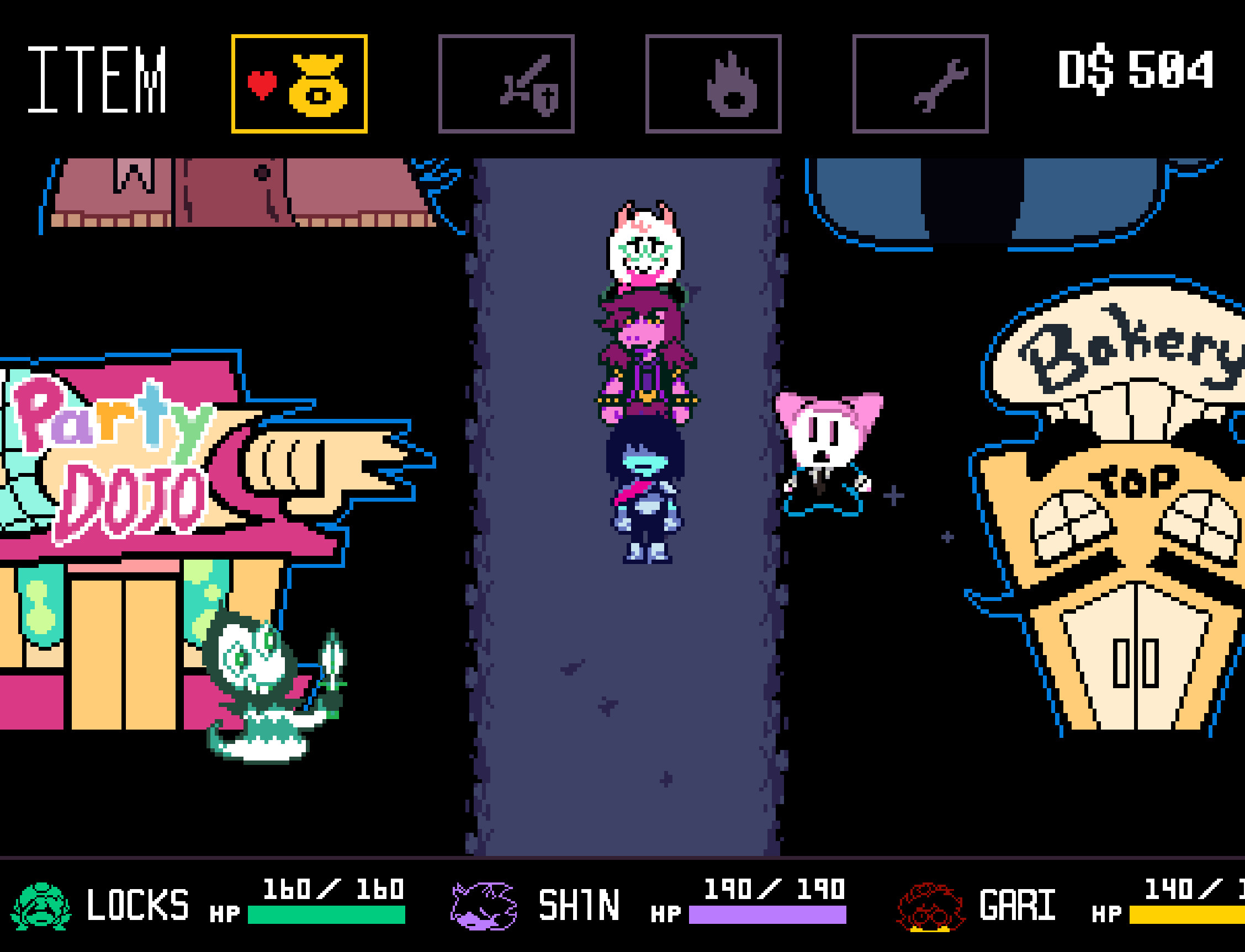Viewport: 1245px width, 952px height.
Task: Toggle the grayed-out flame menu box
Action: point(714,84)
